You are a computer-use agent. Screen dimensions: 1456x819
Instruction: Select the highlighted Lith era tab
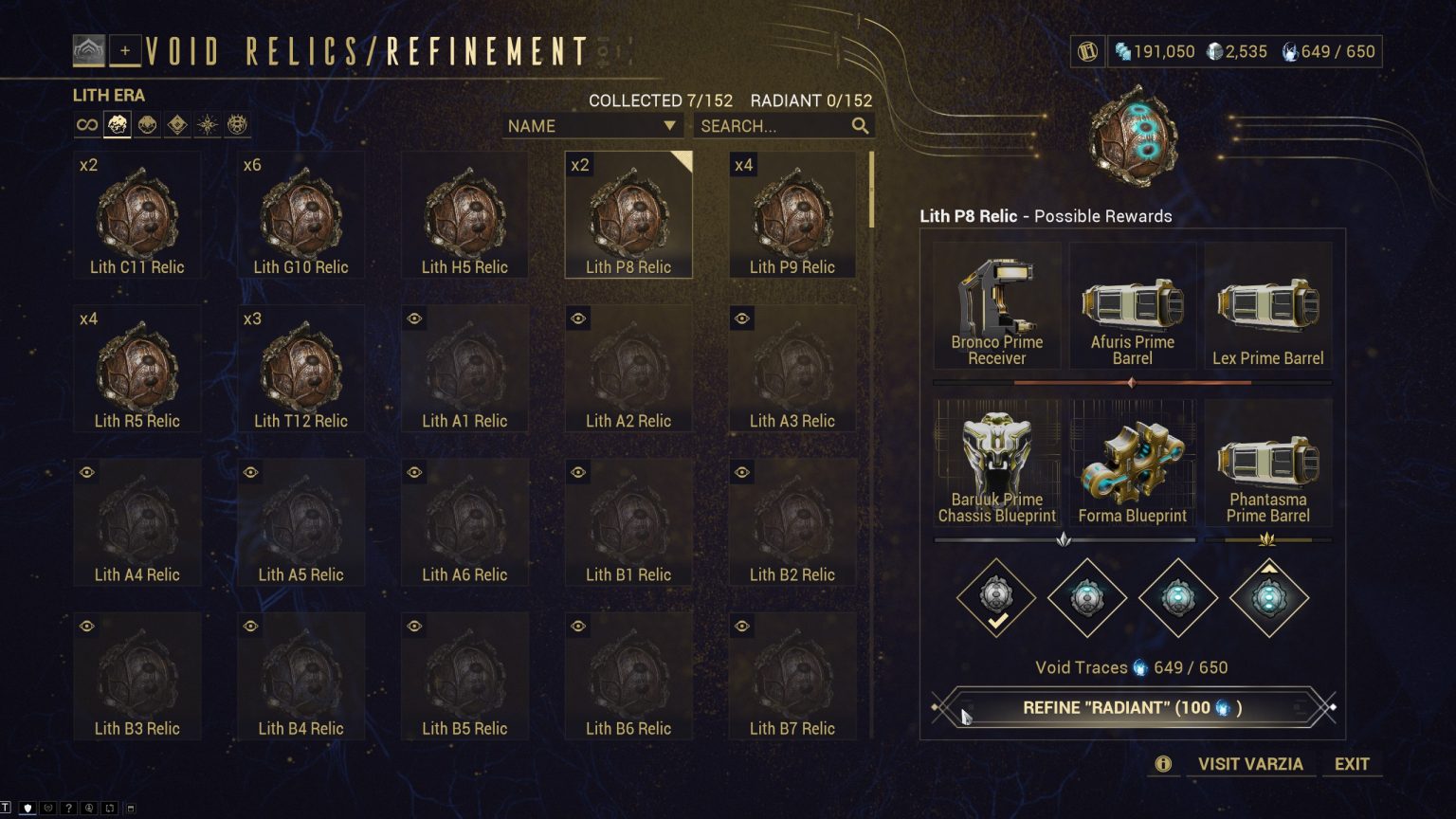(117, 124)
